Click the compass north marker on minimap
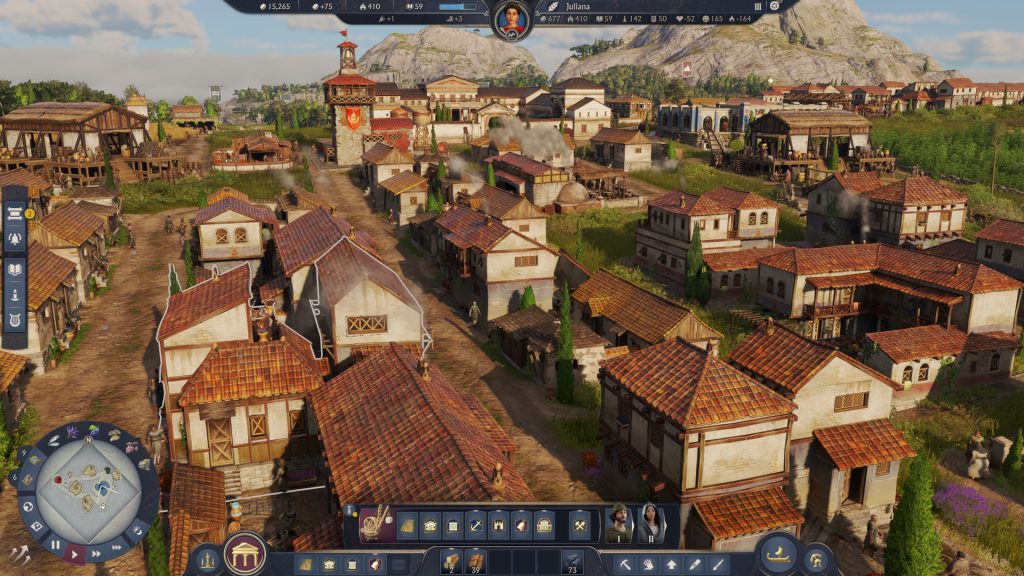This screenshot has height=576, width=1024. coord(87,440)
